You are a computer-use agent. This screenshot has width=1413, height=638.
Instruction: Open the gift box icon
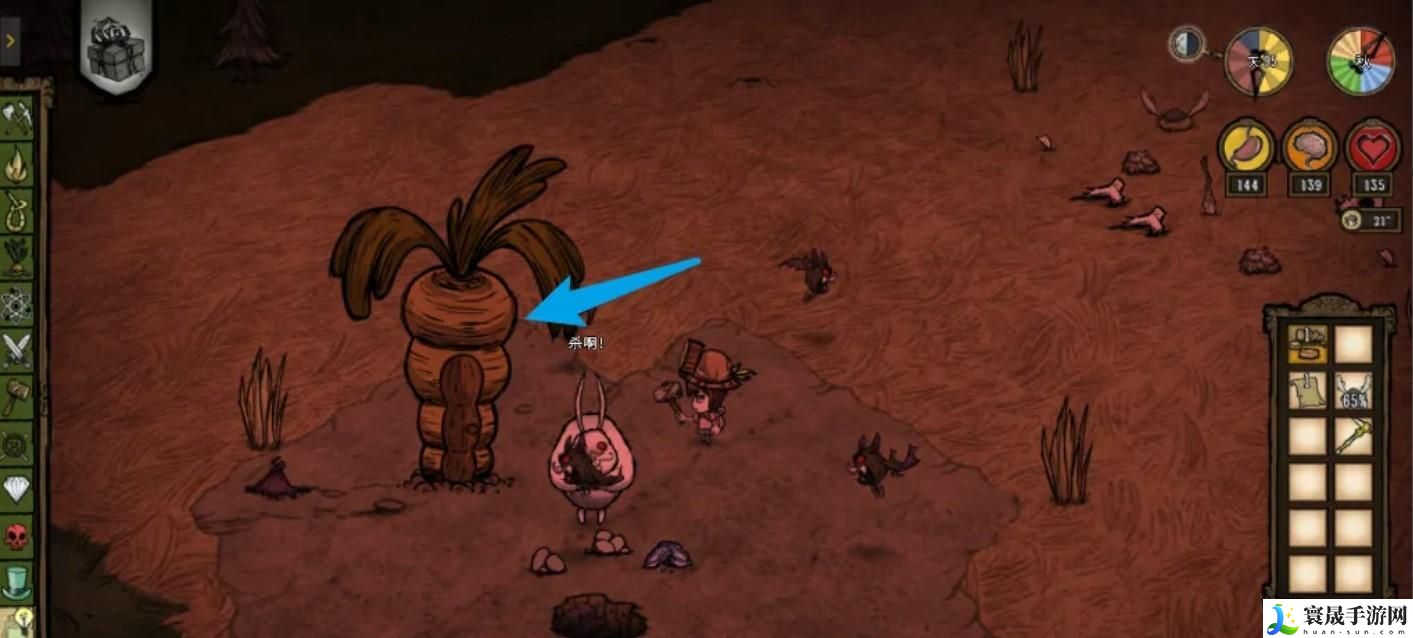[116, 48]
